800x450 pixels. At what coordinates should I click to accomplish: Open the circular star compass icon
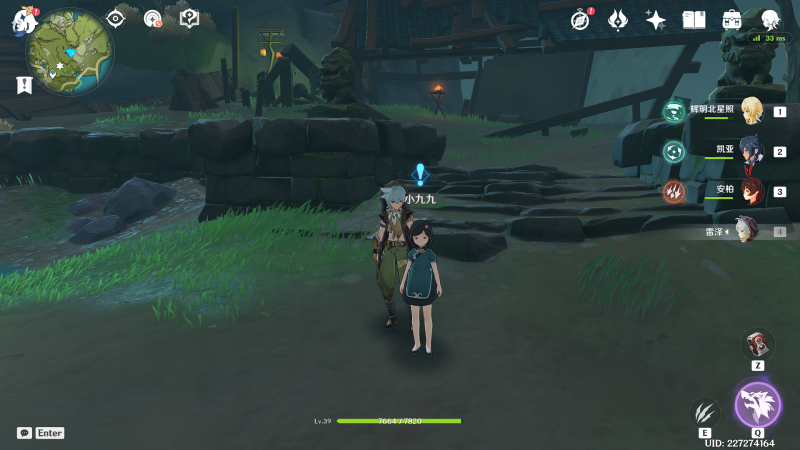(x=152, y=18)
